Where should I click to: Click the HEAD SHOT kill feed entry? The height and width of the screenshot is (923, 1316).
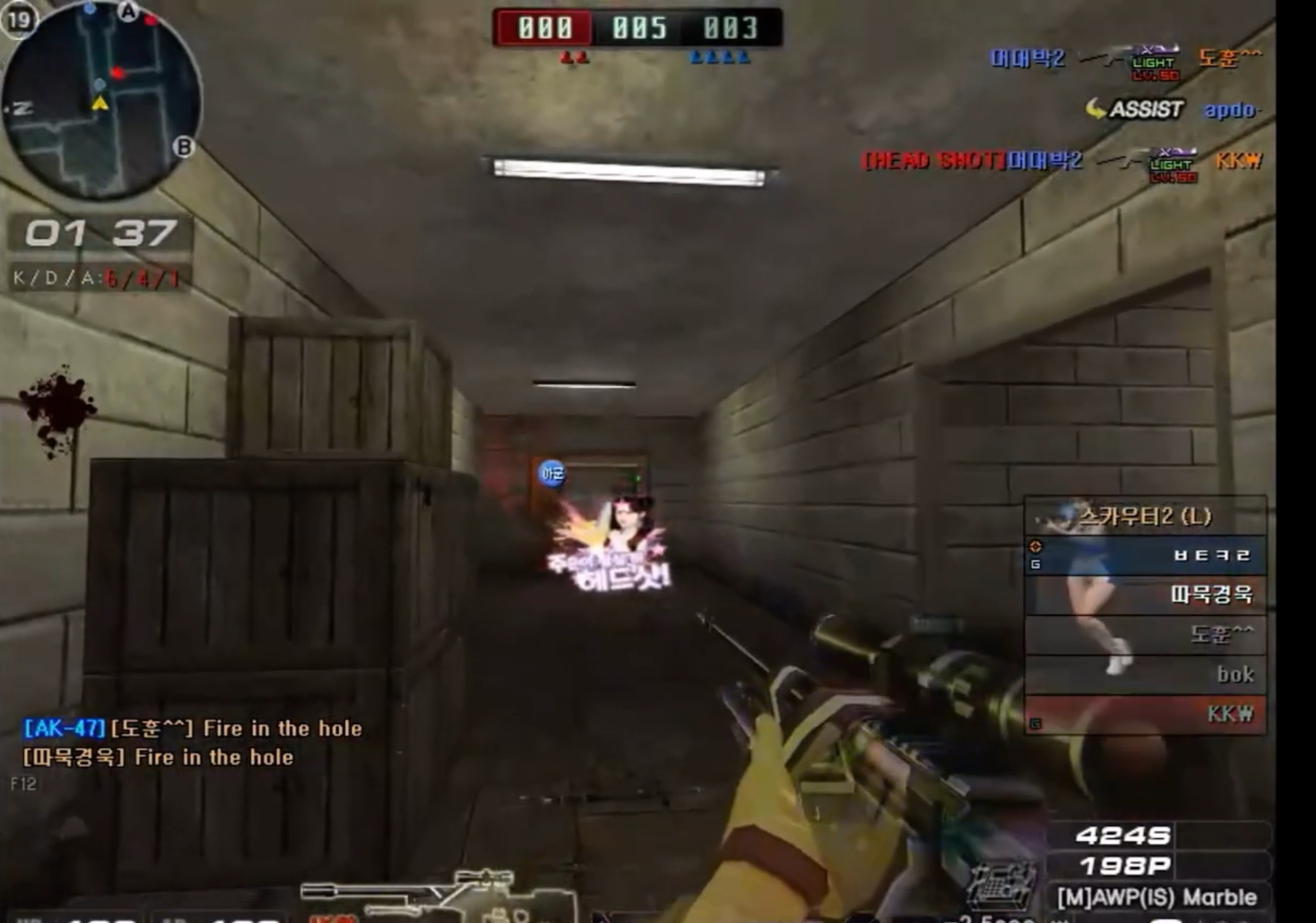pos(1061,160)
